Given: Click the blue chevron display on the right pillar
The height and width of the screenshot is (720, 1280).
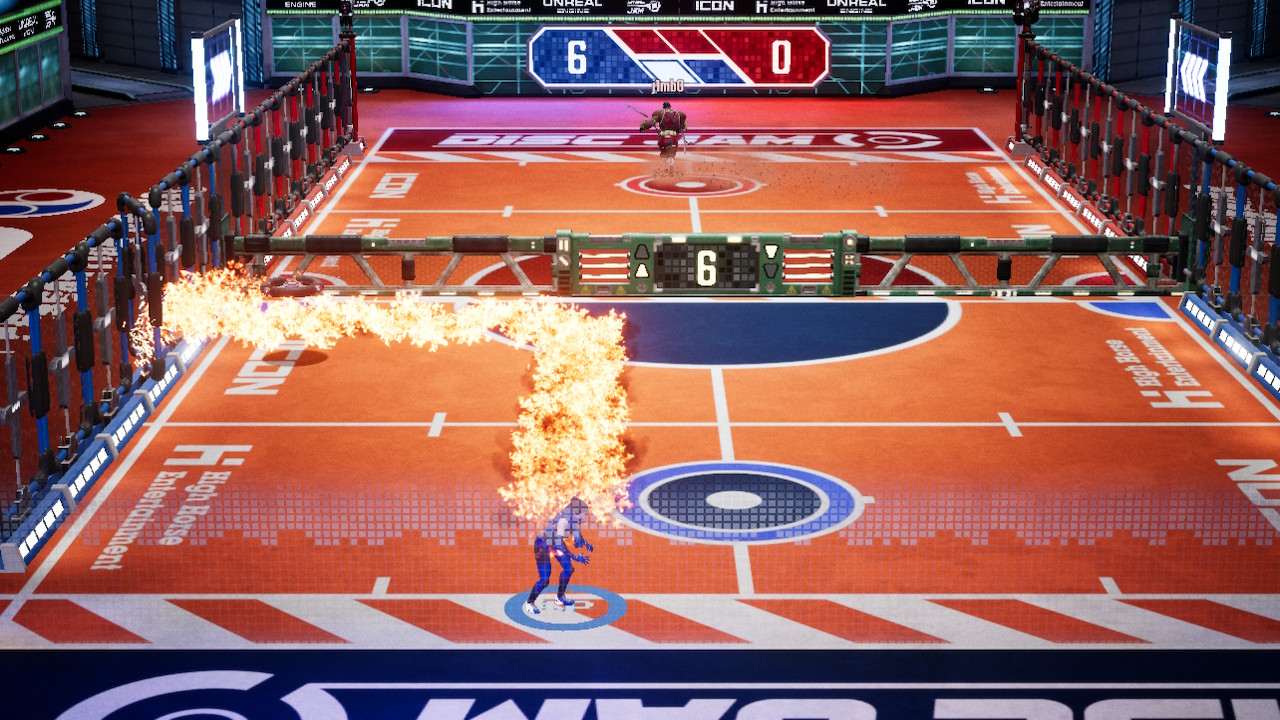Looking at the screenshot, I should [1198, 70].
